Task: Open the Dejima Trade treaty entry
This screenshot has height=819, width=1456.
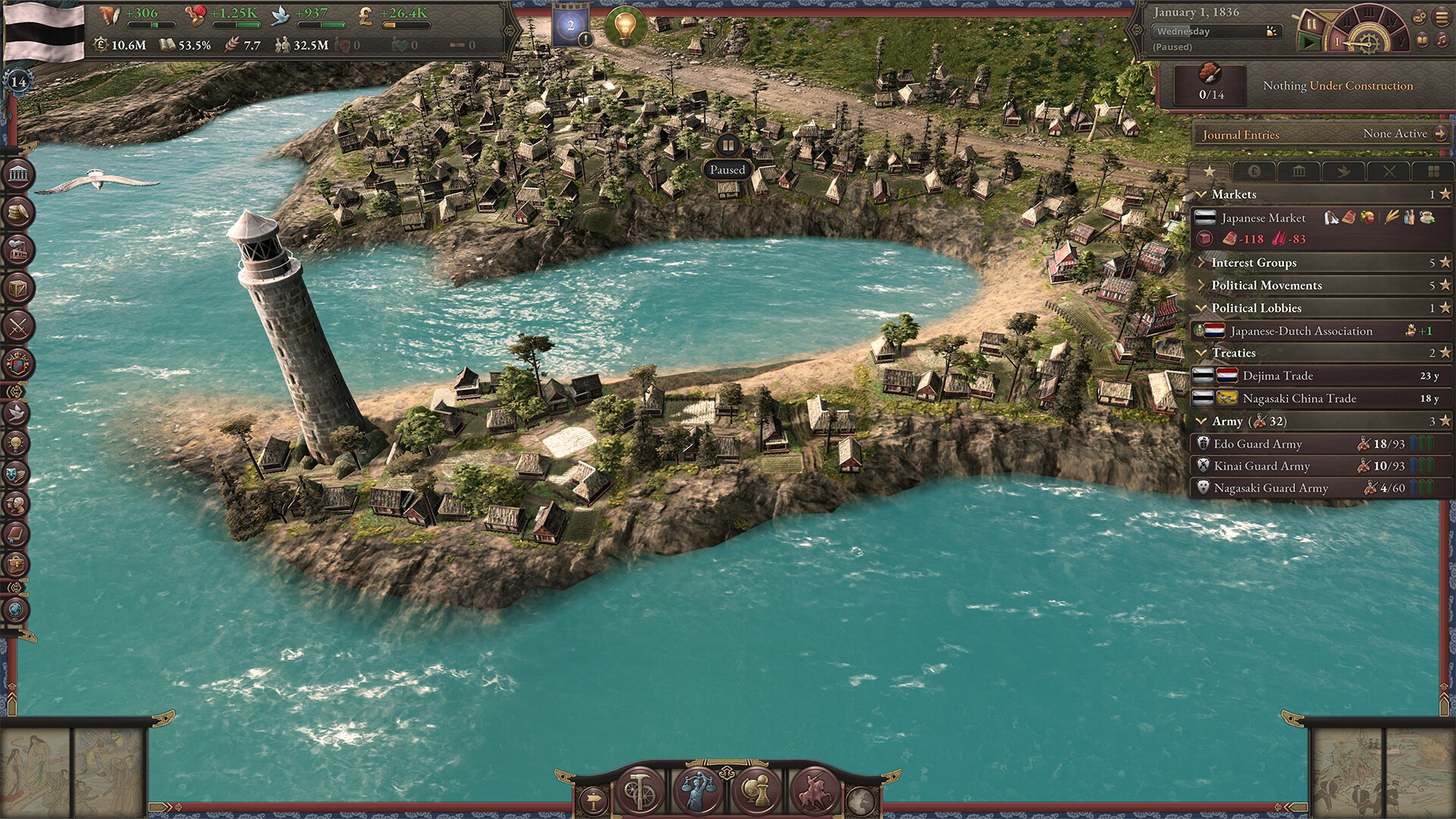Action: pyautogui.click(x=1278, y=376)
